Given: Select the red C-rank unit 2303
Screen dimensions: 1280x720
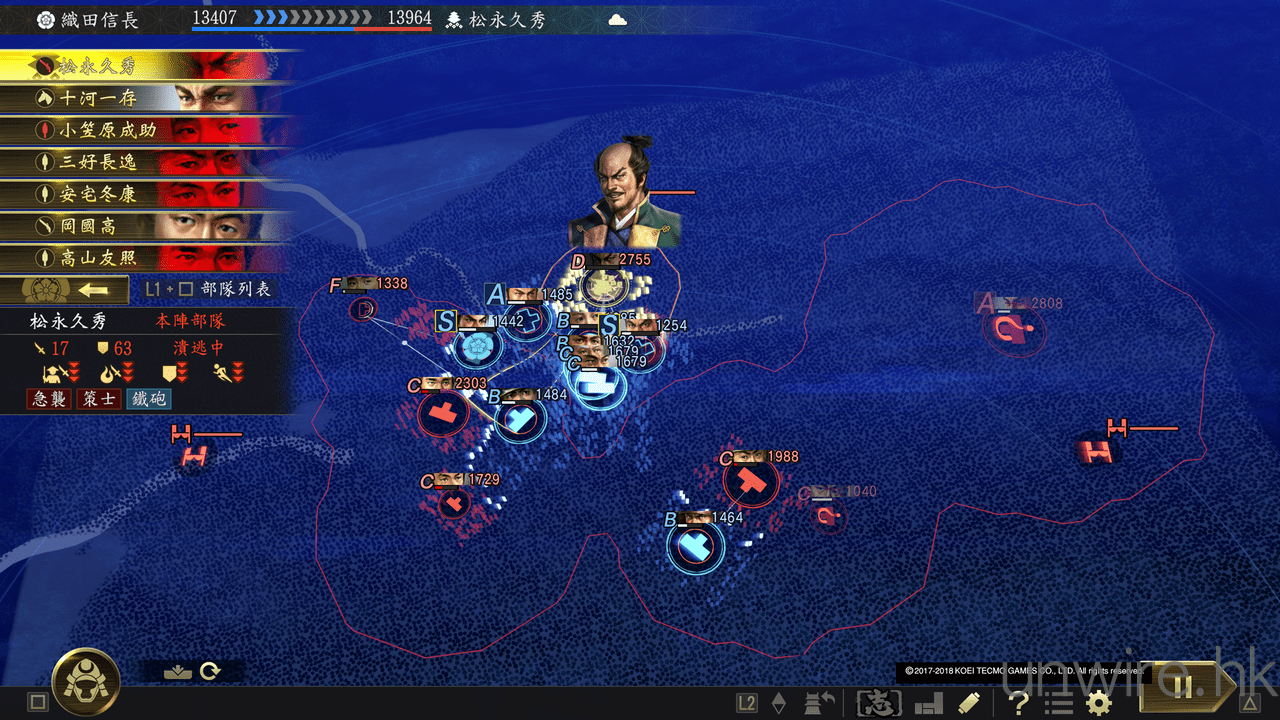Looking at the screenshot, I should pos(441,413).
